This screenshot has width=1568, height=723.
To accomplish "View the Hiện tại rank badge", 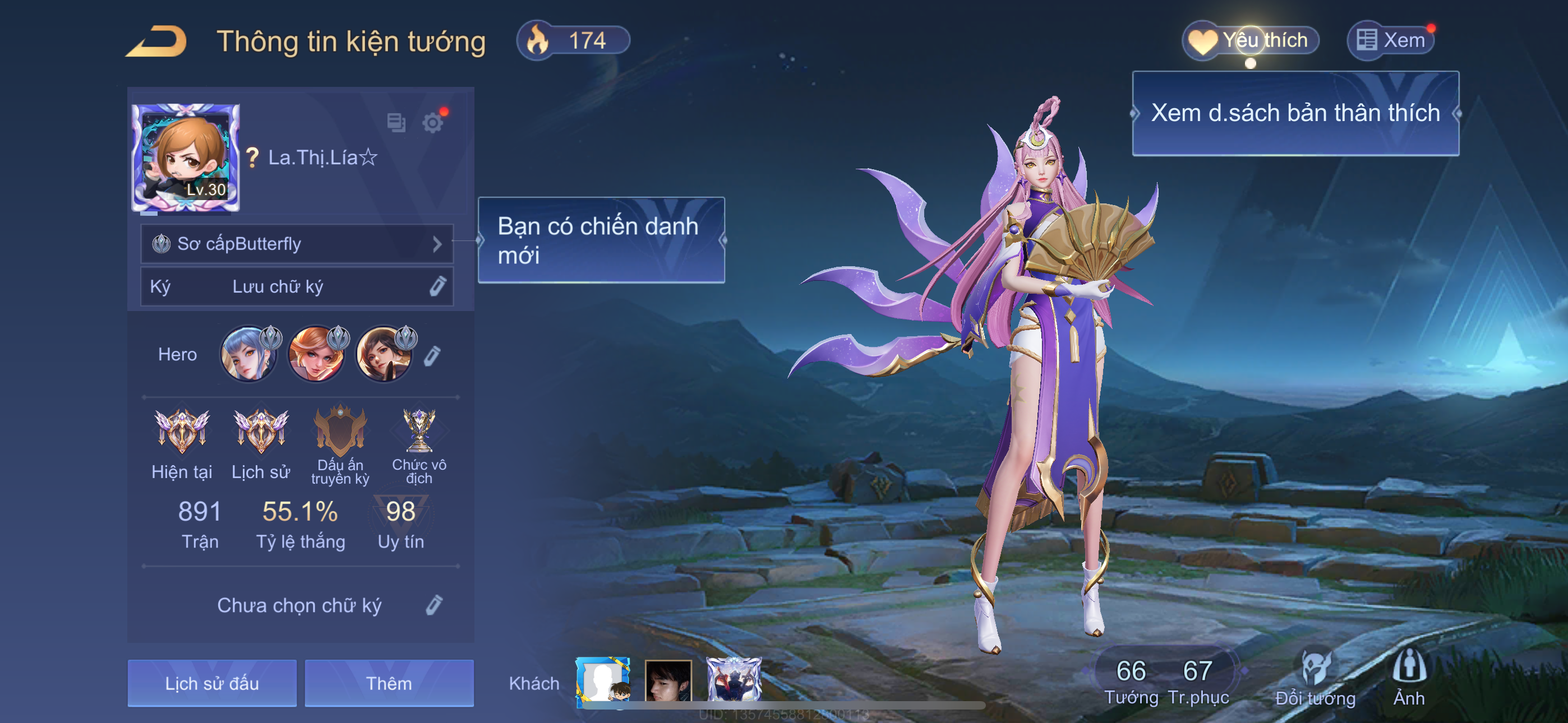I will [x=181, y=432].
